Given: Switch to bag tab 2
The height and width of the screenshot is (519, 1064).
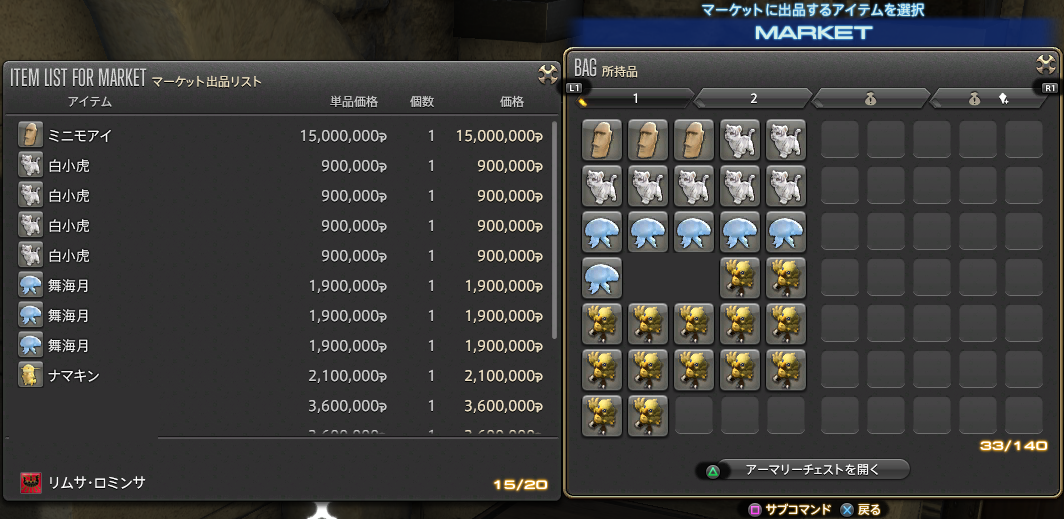Looking at the screenshot, I should point(753,98).
